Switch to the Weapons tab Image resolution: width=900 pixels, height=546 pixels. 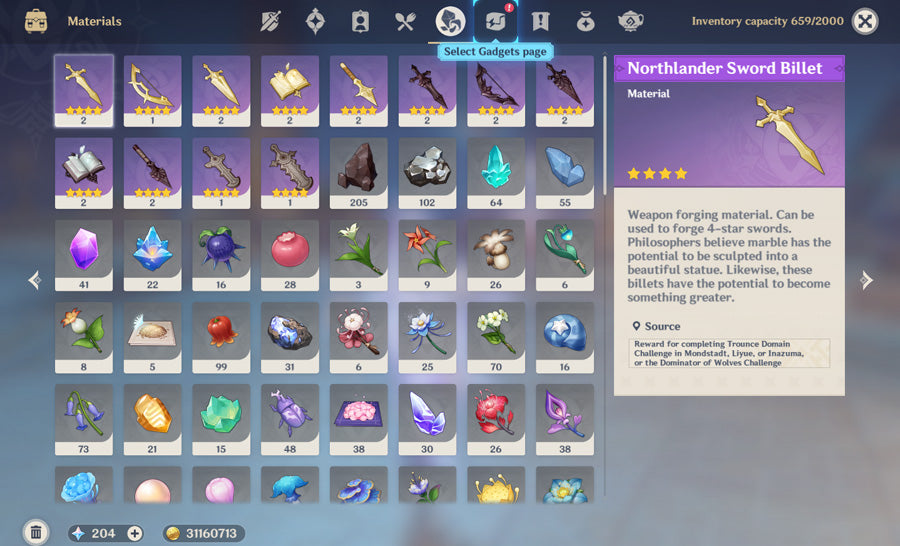pos(270,21)
